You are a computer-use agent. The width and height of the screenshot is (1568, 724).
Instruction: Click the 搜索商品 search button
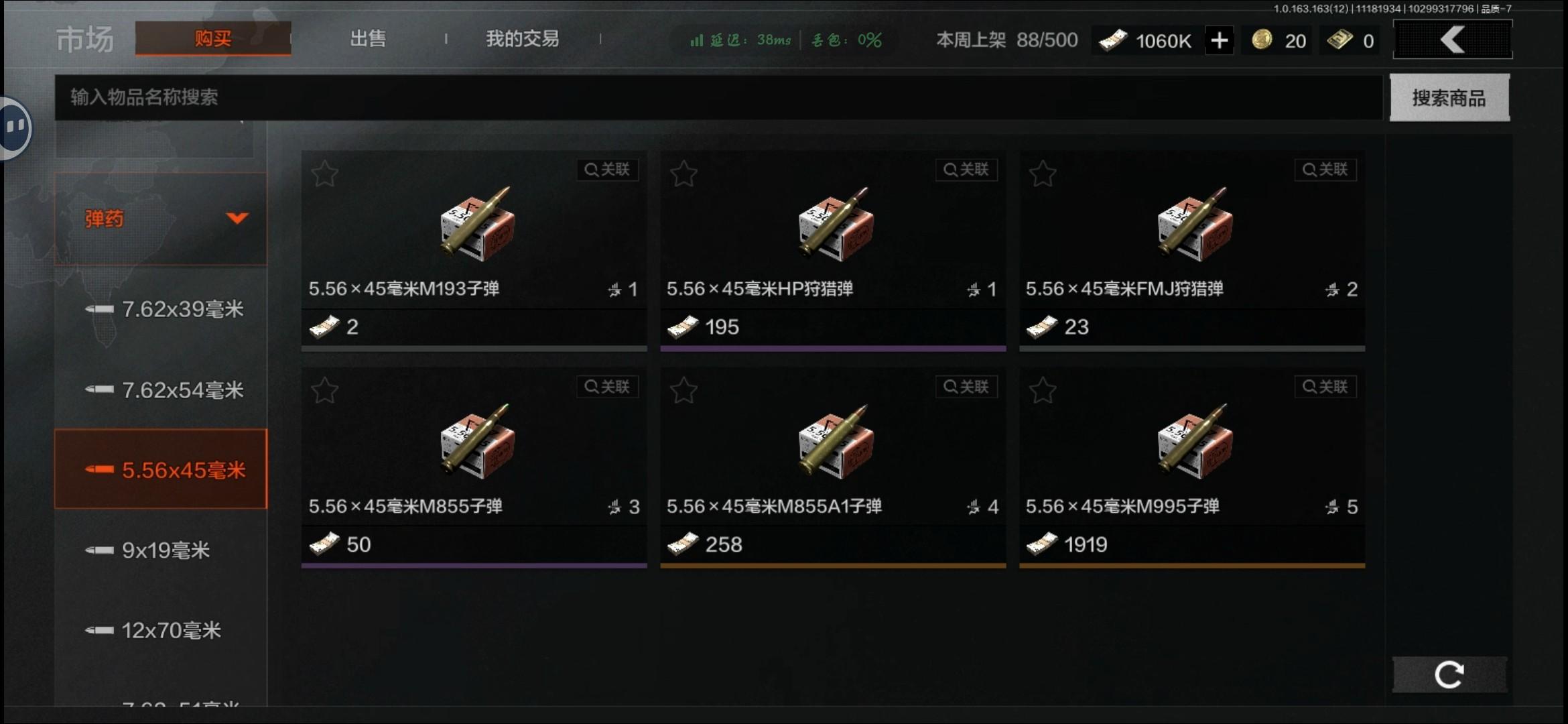click(1449, 98)
